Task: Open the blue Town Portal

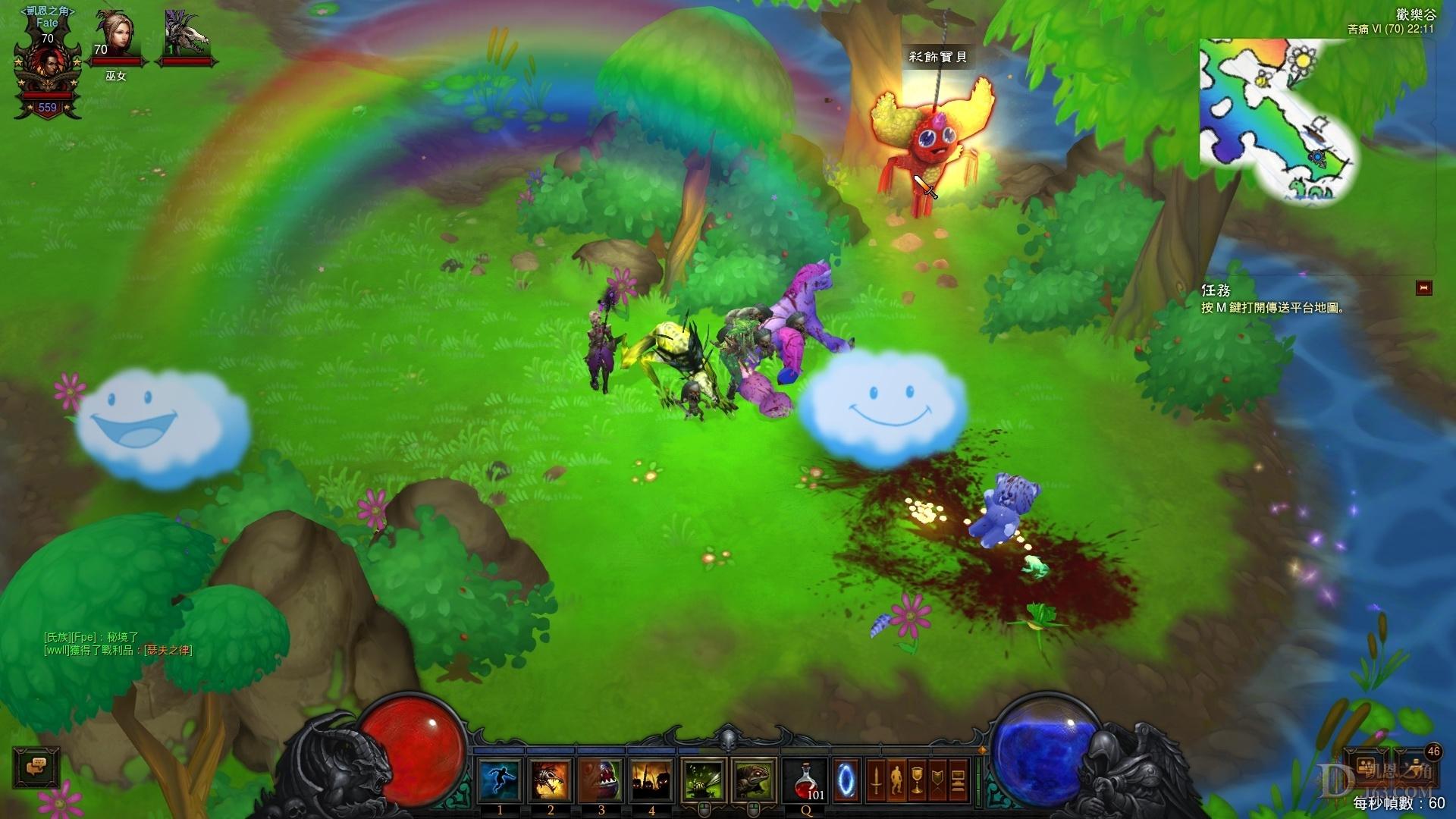Action: coord(846,779)
